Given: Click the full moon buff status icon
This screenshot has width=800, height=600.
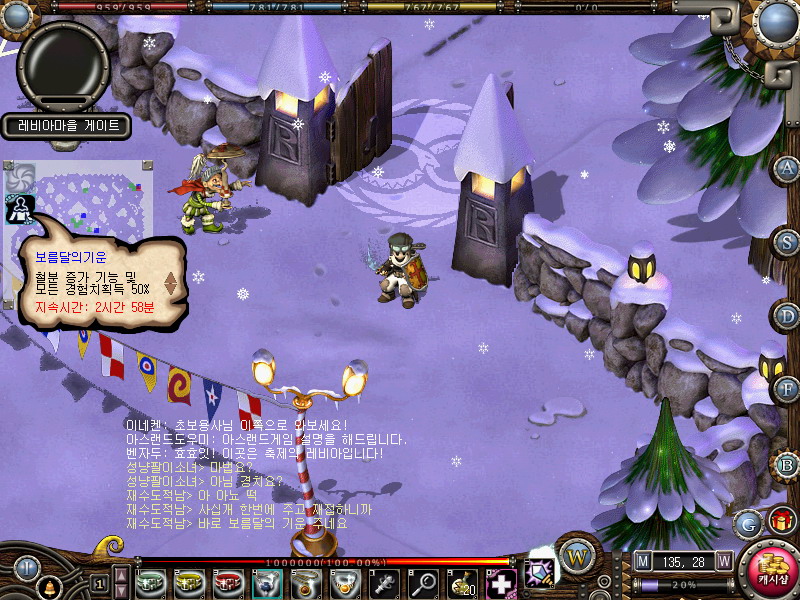Looking at the screenshot, I should pyautogui.click(x=20, y=208).
